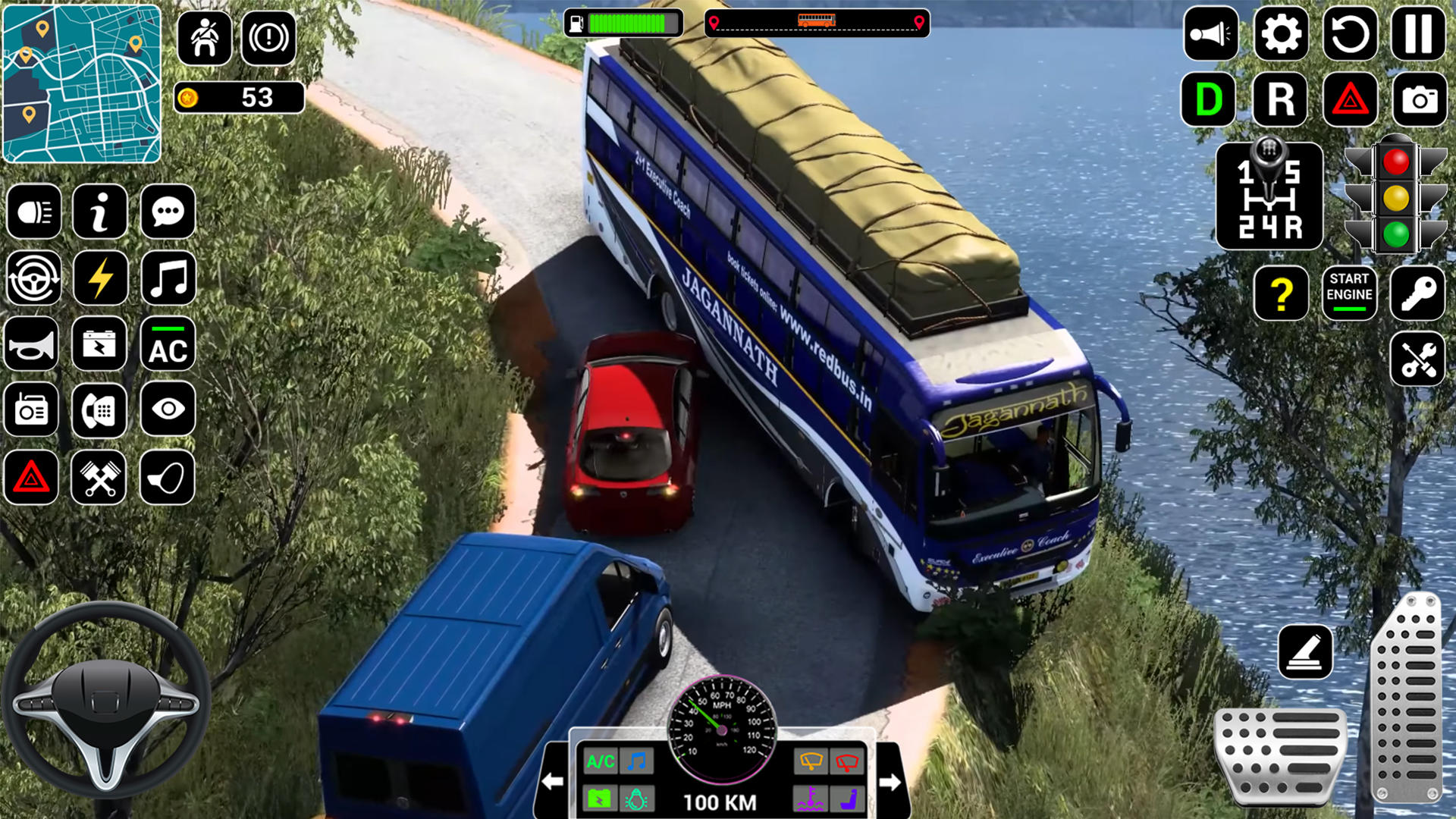Open the minimap in top-left corner
The image size is (1456, 819).
click(82, 82)
